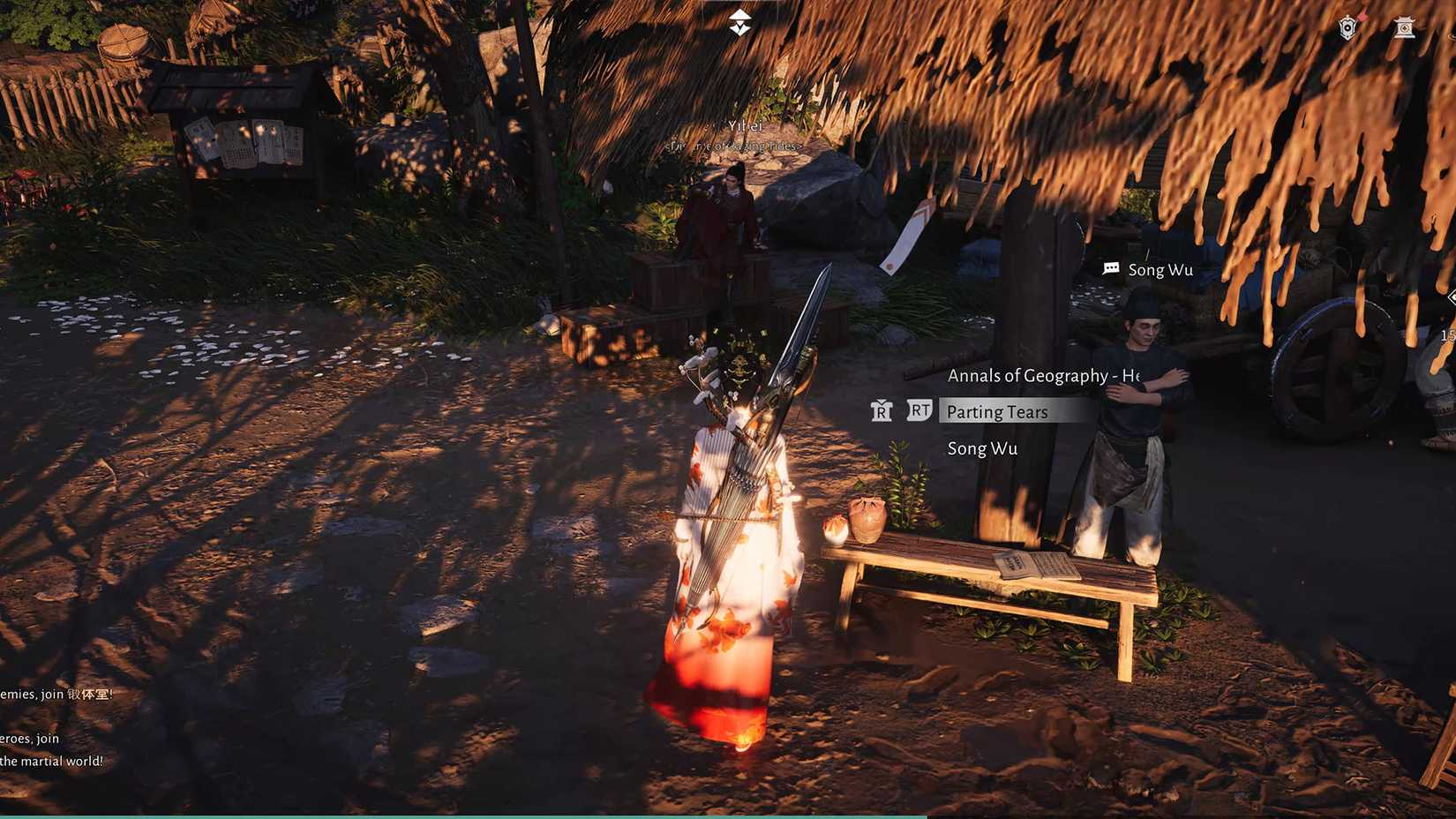Click the stone lantern shaped menu icon
Viewport: 1456px width, 819px height.
pos(1404,28)
